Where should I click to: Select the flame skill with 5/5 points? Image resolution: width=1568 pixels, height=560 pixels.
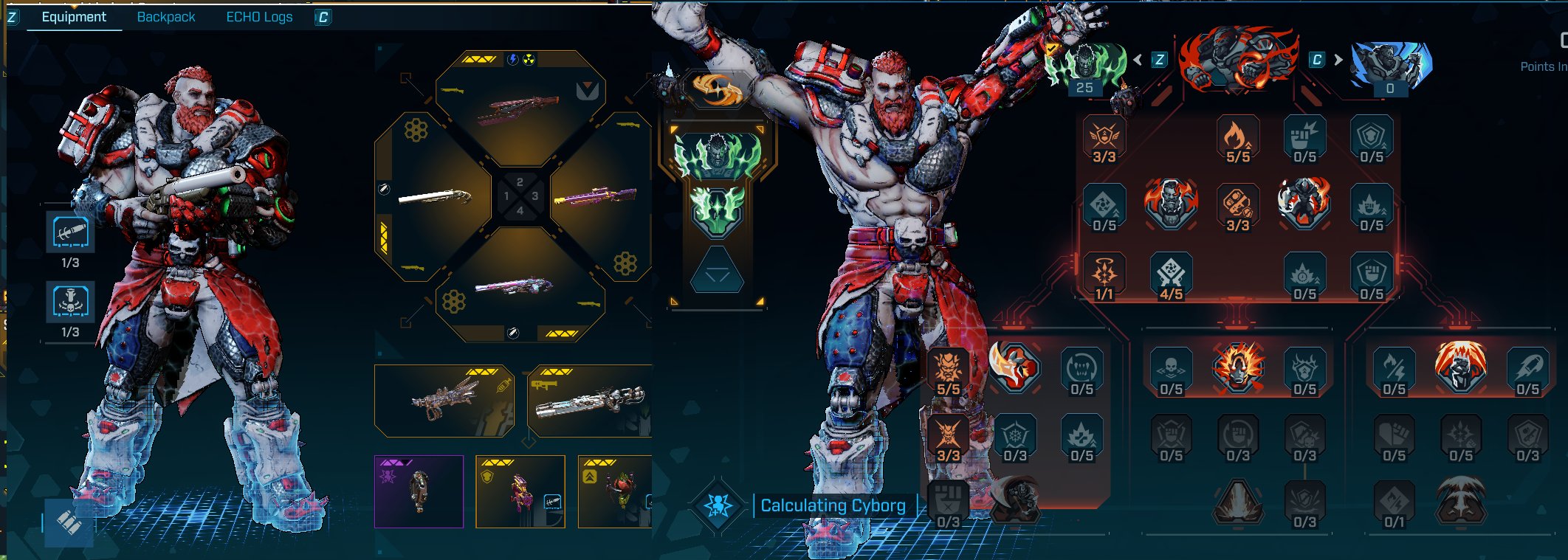tap(1238, 139)
